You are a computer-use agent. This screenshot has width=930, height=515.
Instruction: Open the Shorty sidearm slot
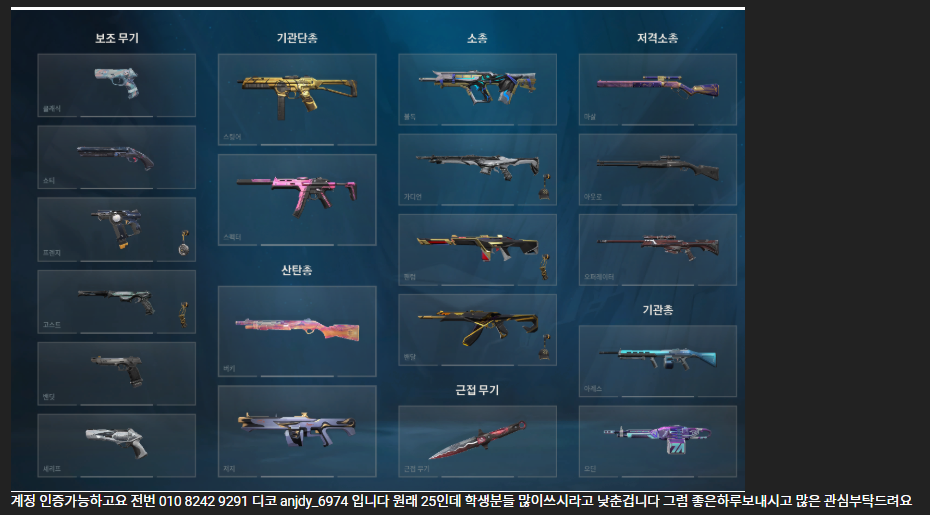coord(116,157)
